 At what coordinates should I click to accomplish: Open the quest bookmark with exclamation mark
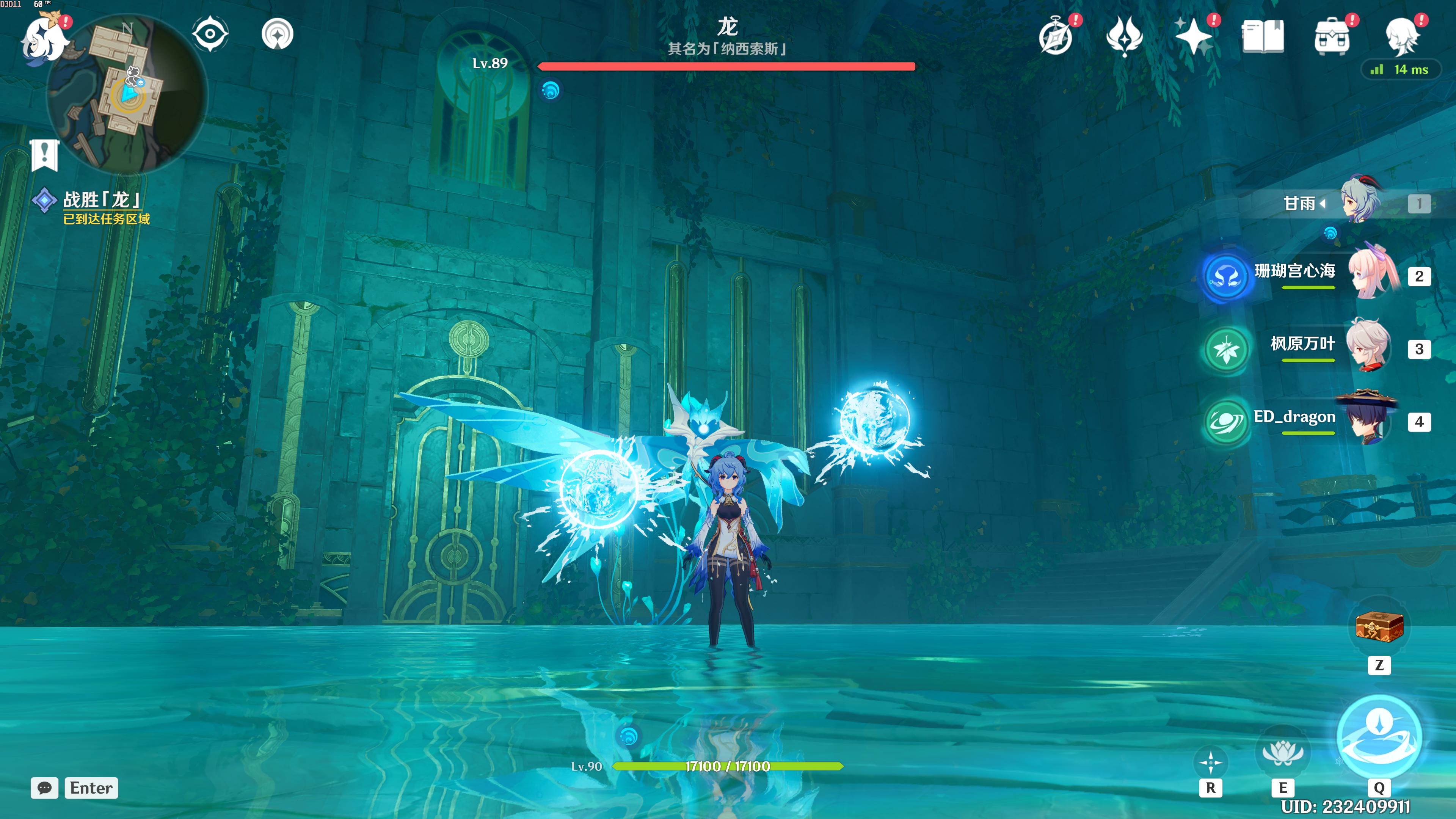coord(45,154)
